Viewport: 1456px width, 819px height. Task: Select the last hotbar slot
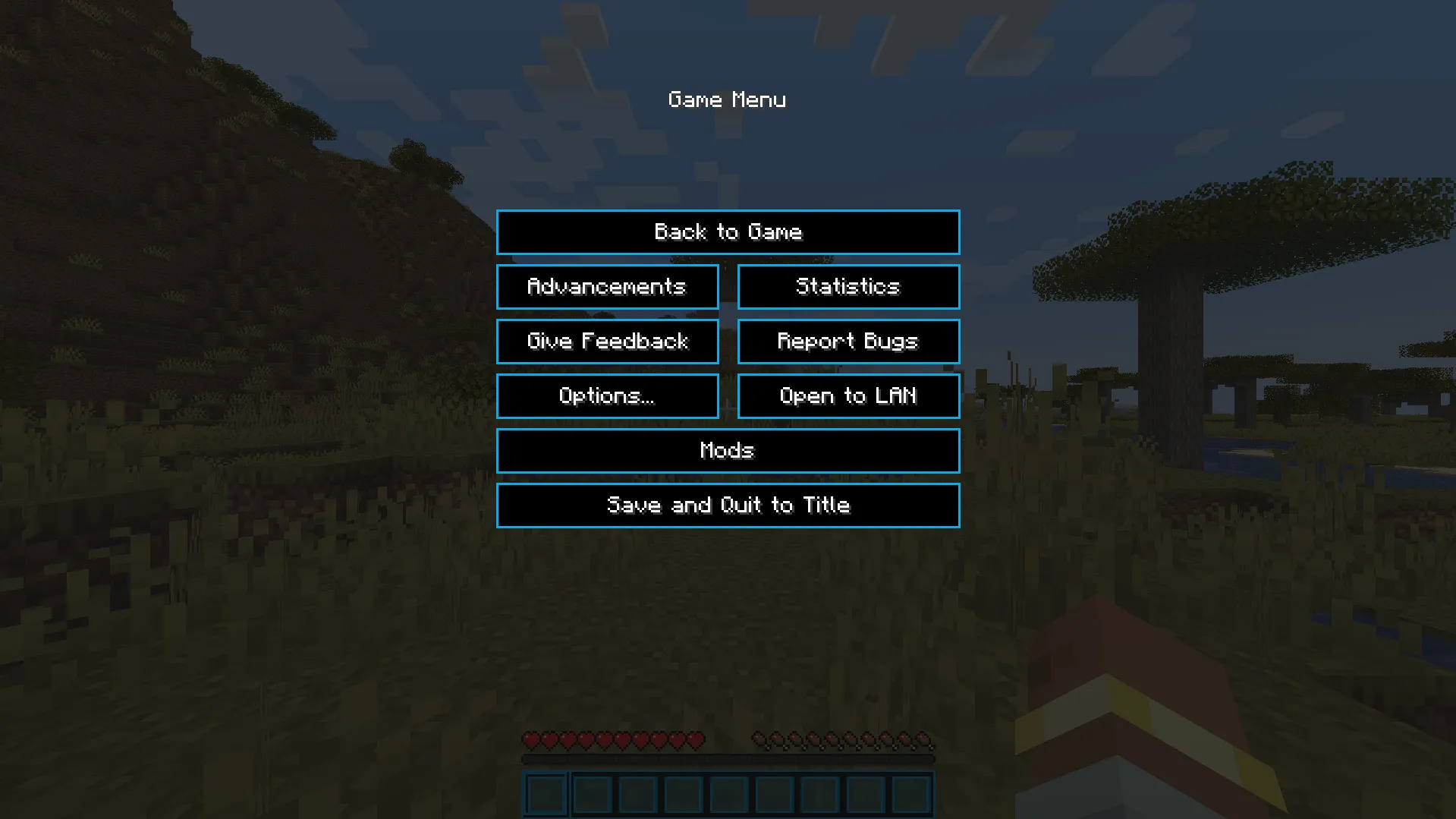(x=911, y=794)
